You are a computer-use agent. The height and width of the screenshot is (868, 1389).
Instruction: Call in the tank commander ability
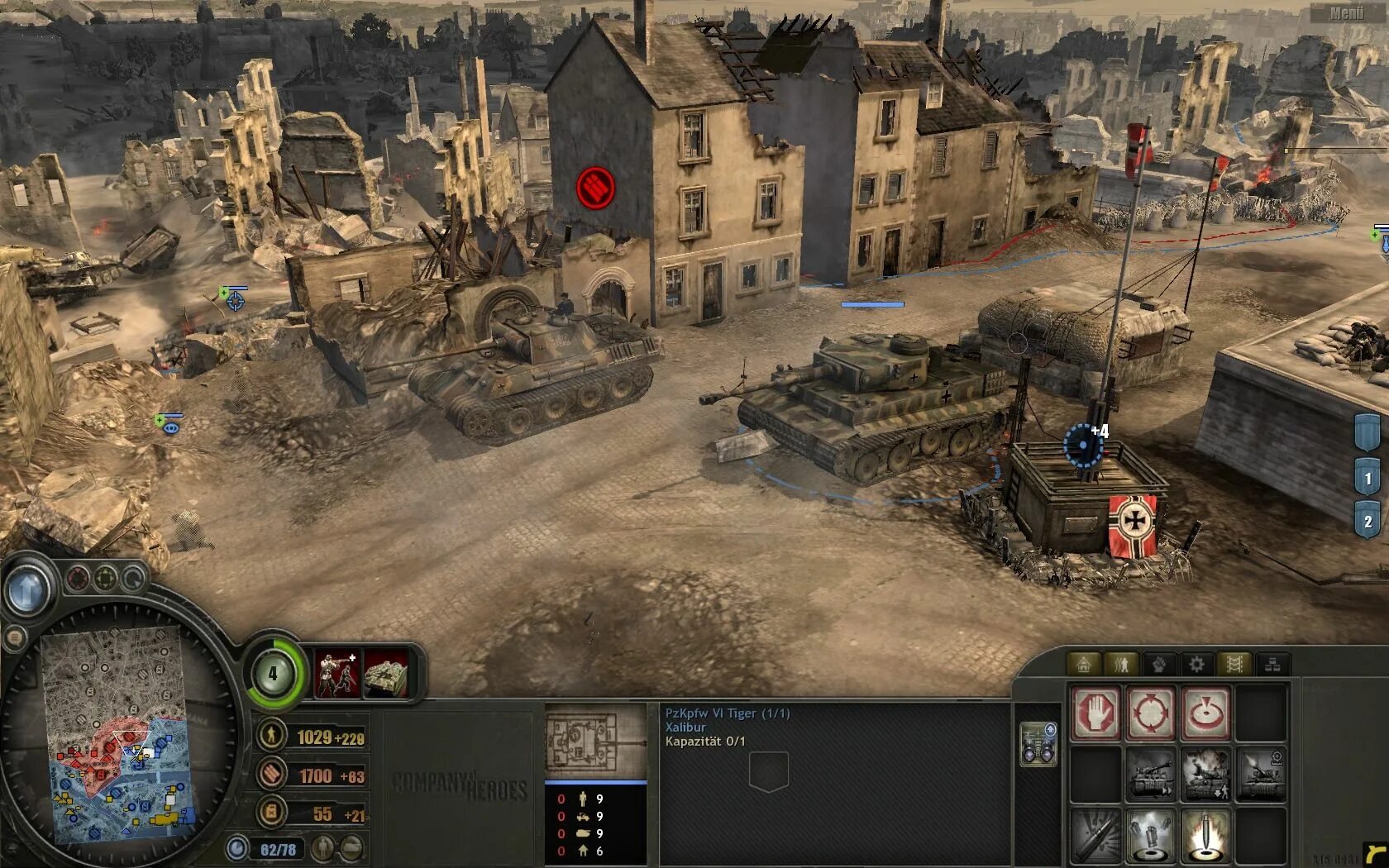(x=385, y=674)
